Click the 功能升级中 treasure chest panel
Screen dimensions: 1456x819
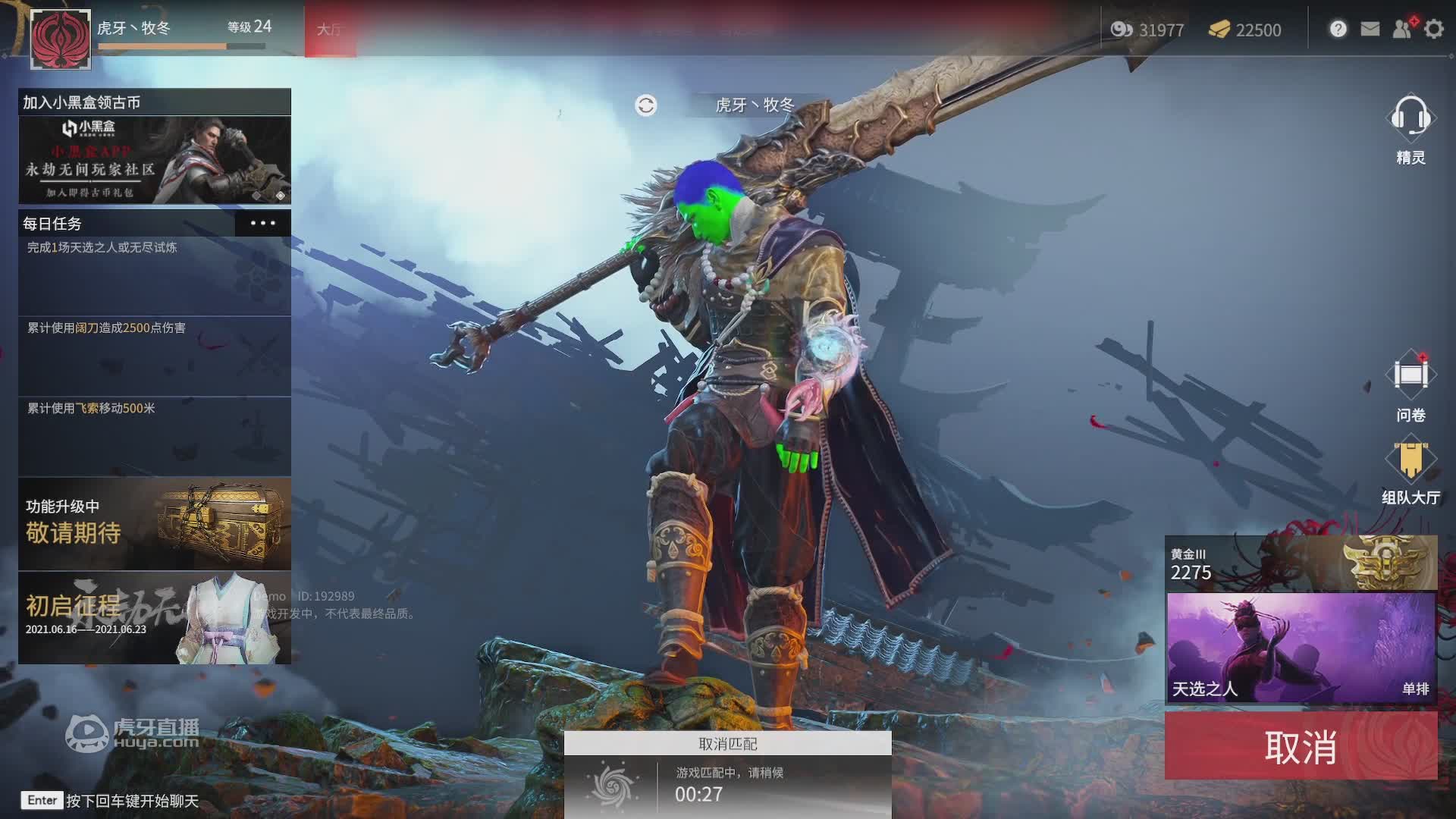(x=155, y=523)
